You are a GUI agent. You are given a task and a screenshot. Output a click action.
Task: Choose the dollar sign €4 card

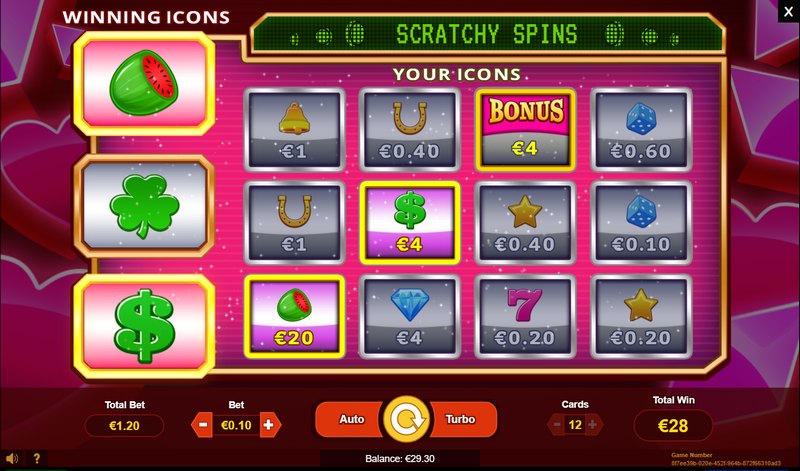(409, 220)
